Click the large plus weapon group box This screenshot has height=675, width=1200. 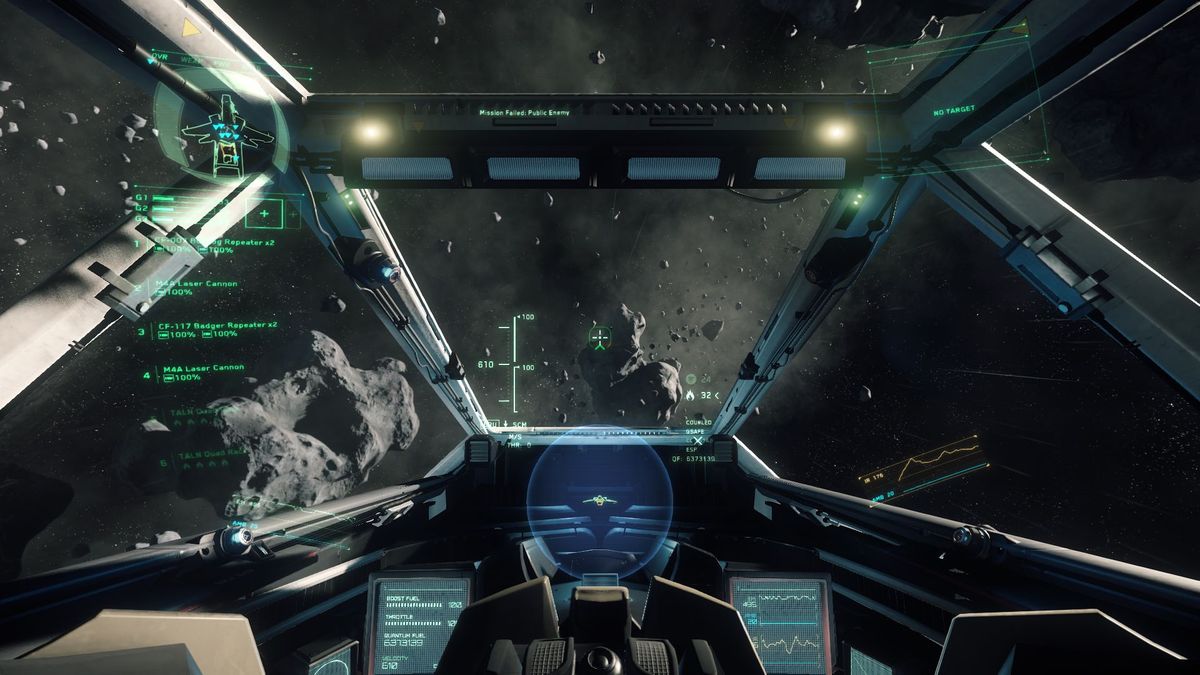click(x=264, y=213)
